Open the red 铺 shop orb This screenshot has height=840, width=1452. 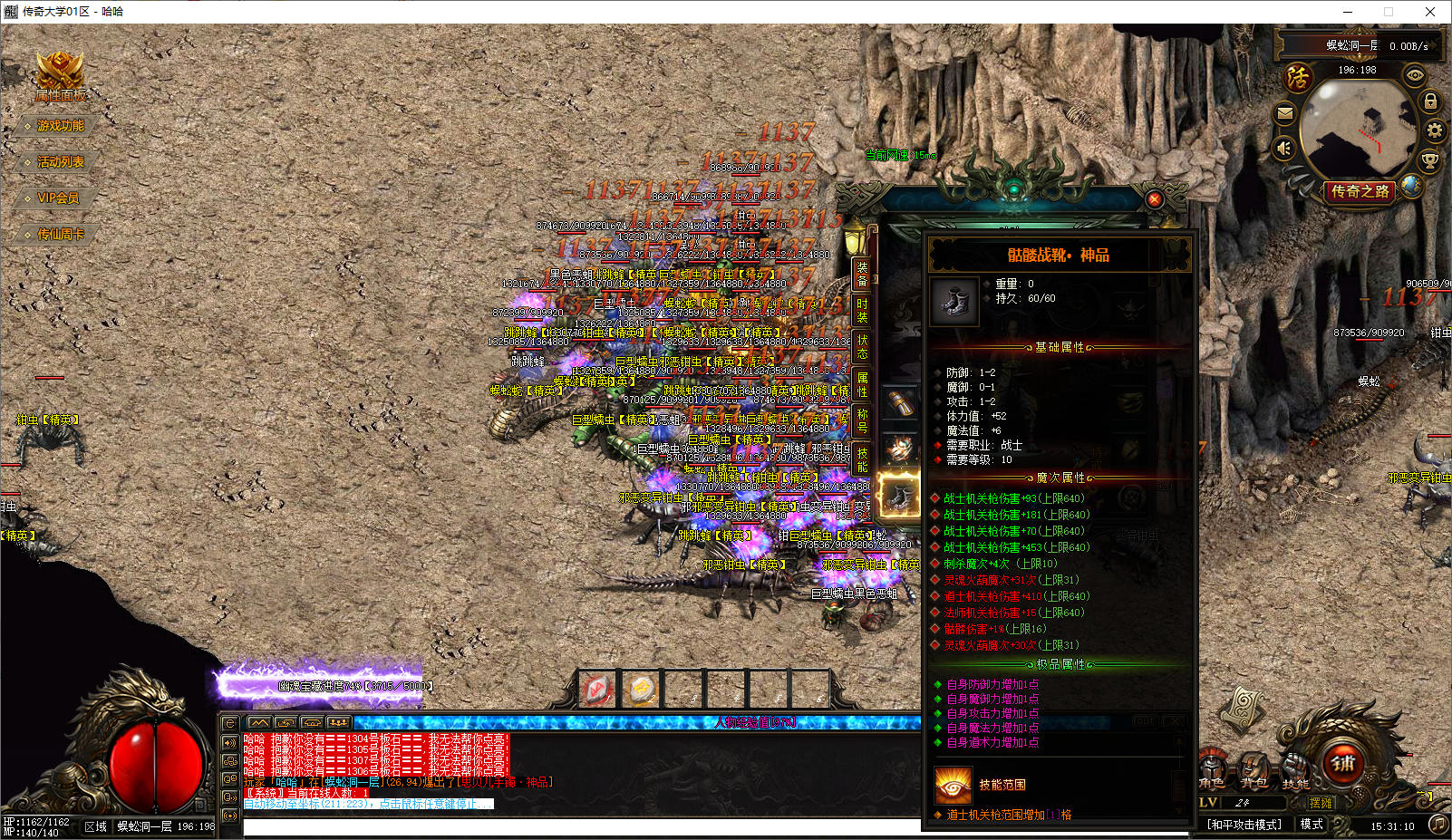tap(1343, 763)
